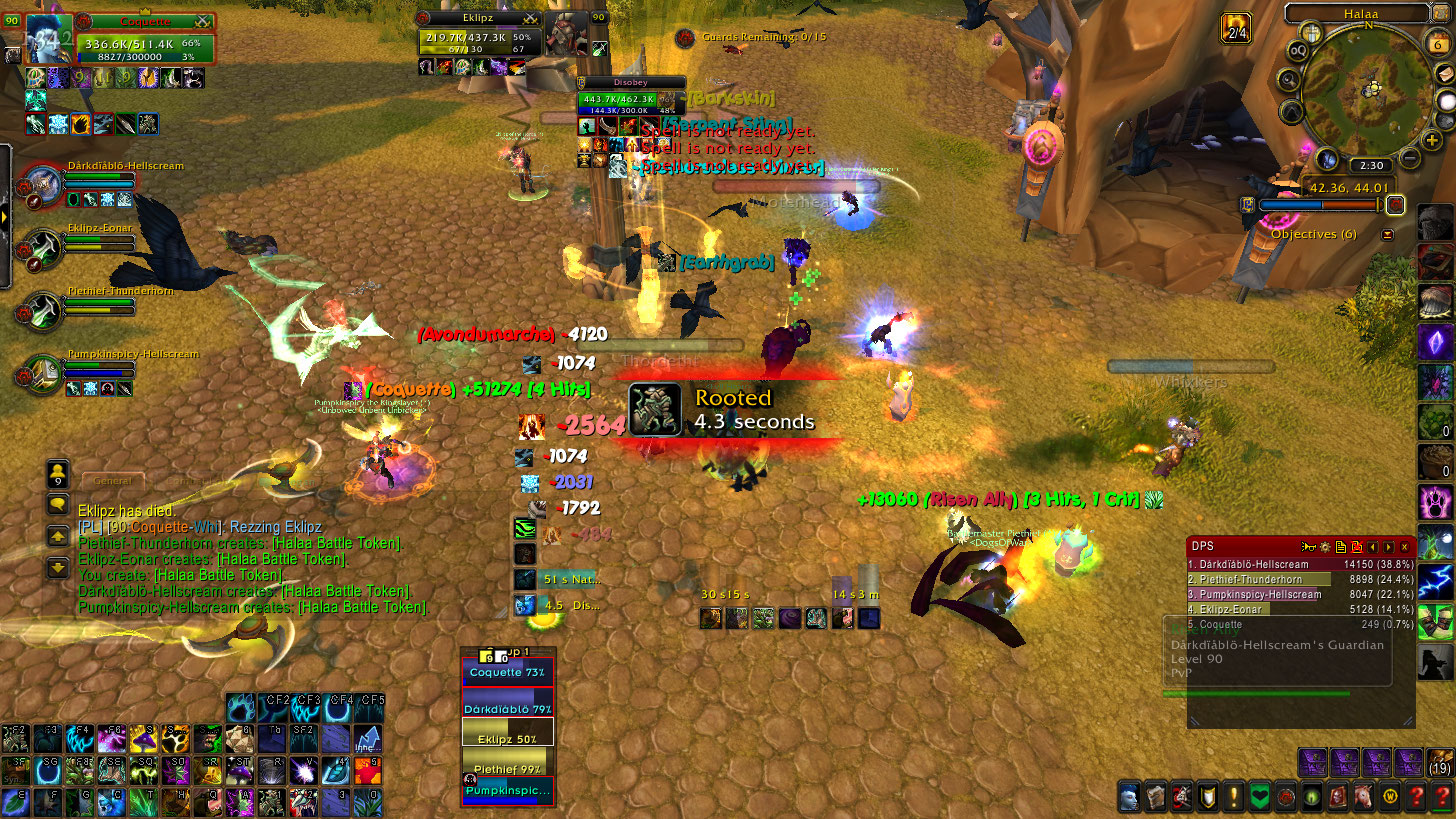The width and height of the screenshot is (1456, 819).
Task: Click the Halaa minimap
Action: [x=1367, y=91]
